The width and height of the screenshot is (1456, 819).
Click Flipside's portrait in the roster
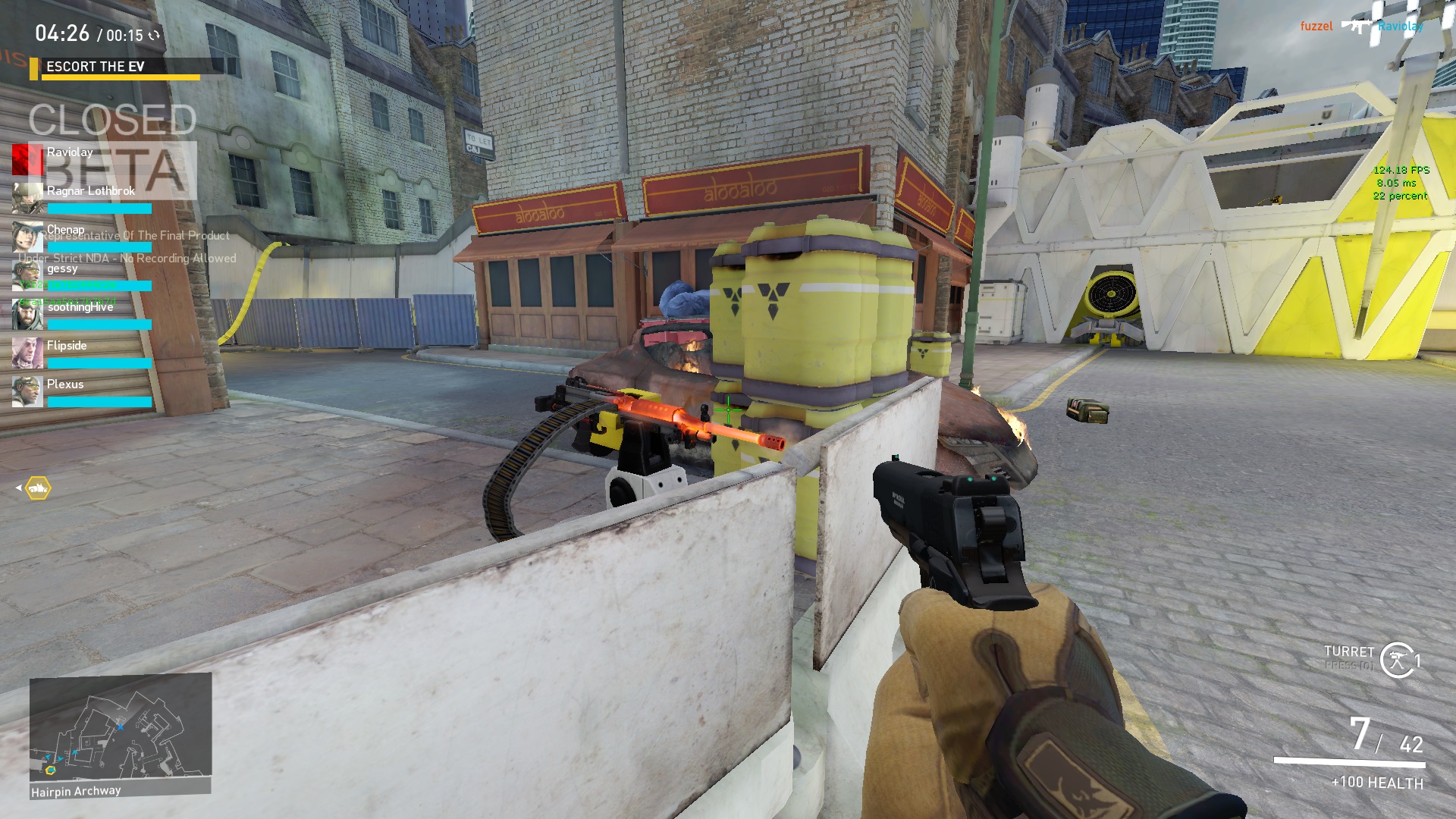tap(27, 353)
